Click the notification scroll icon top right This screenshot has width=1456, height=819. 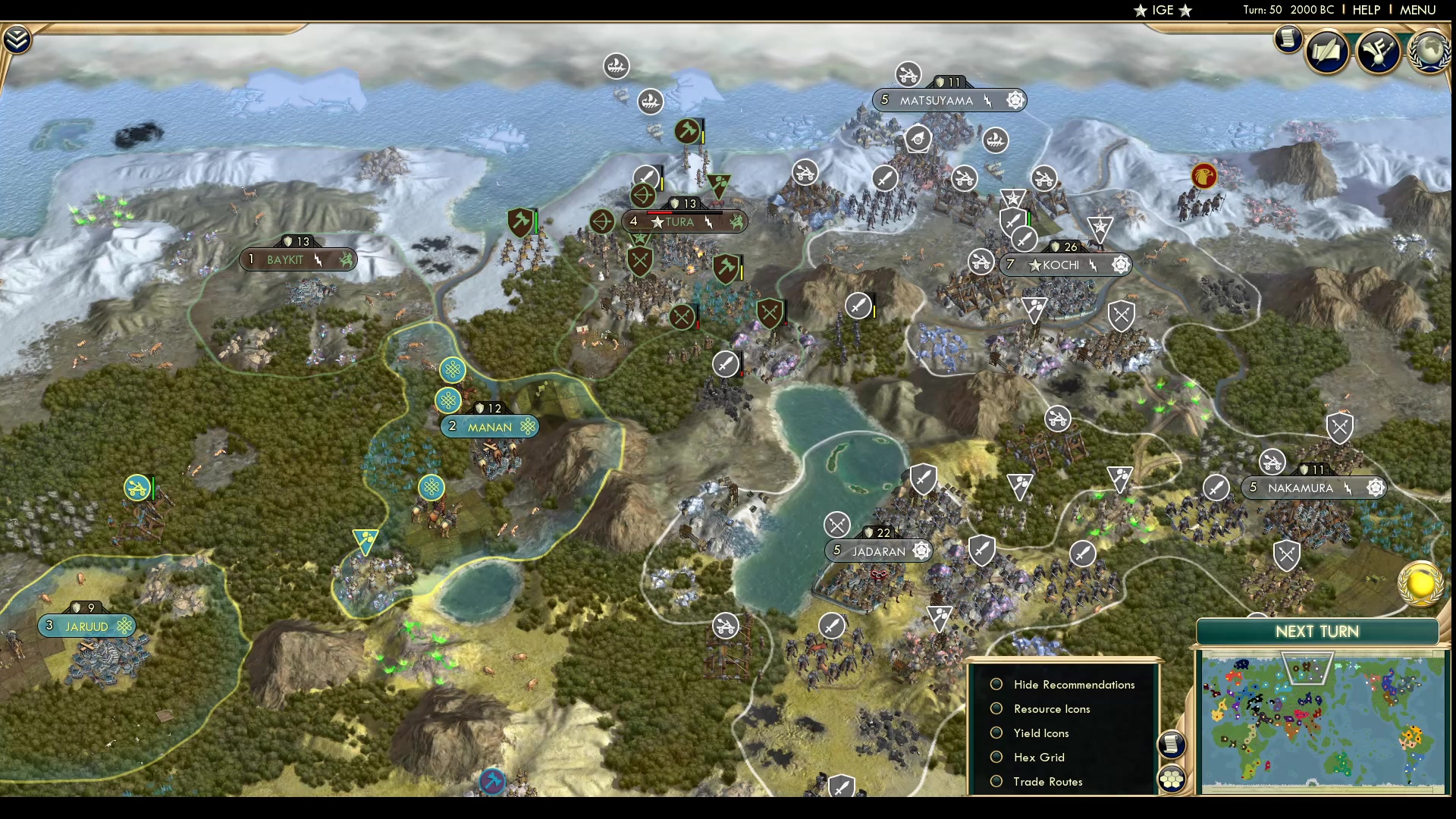[1289, 39]
